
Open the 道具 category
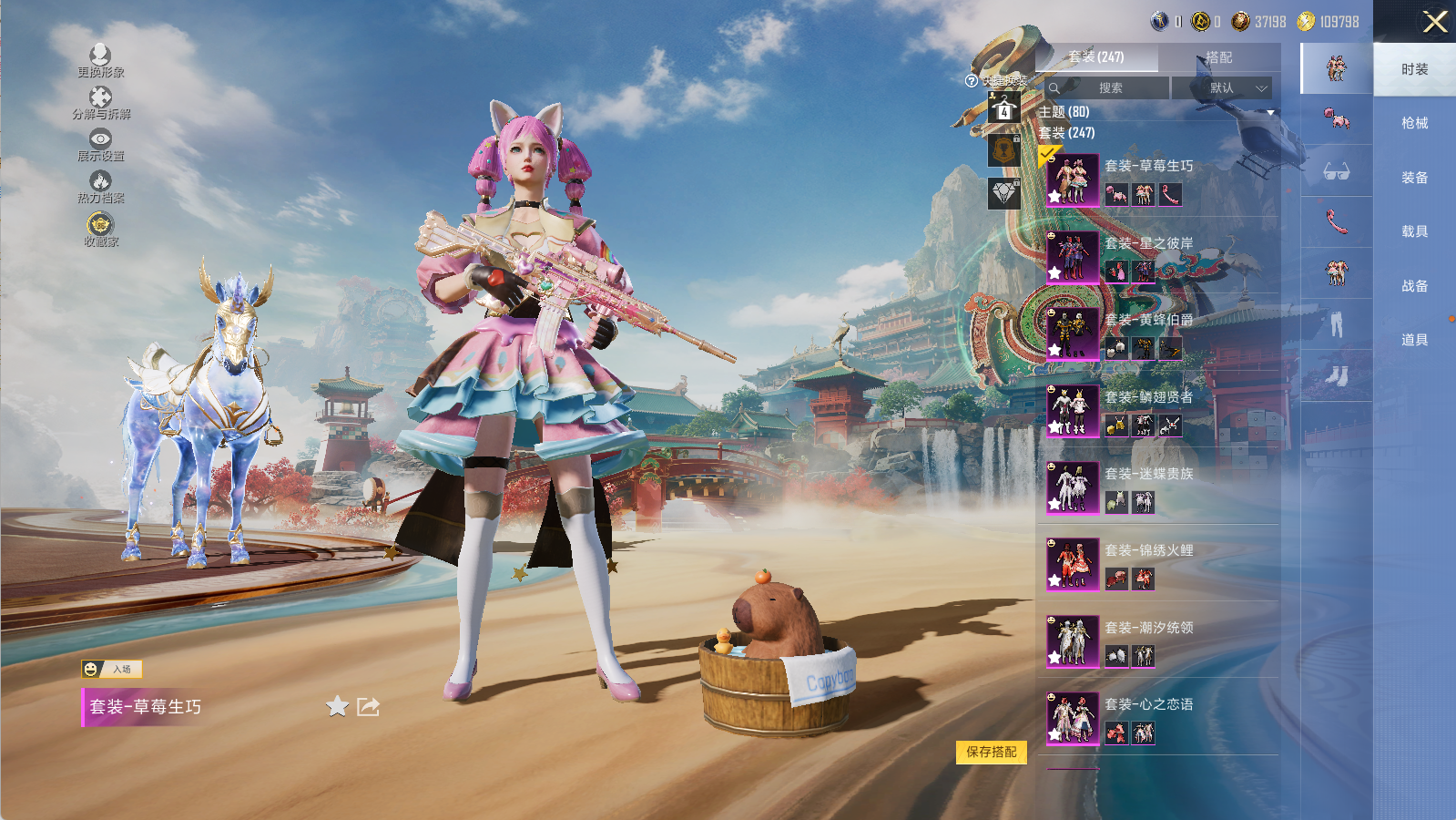(x=1414, y=340)
